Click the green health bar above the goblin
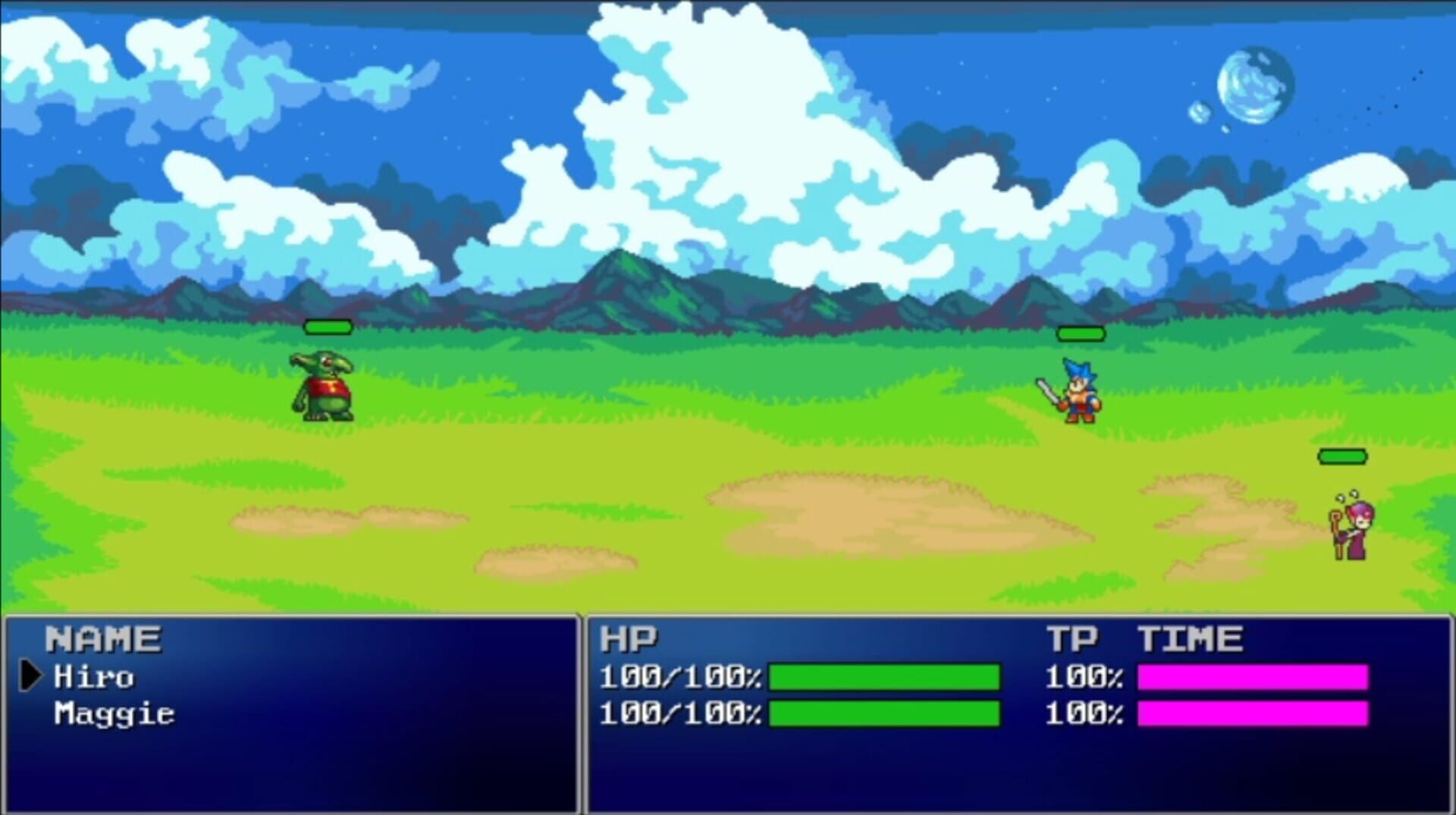The height and width of the screenshot is (815, 1456). click(x=327, y=327)
